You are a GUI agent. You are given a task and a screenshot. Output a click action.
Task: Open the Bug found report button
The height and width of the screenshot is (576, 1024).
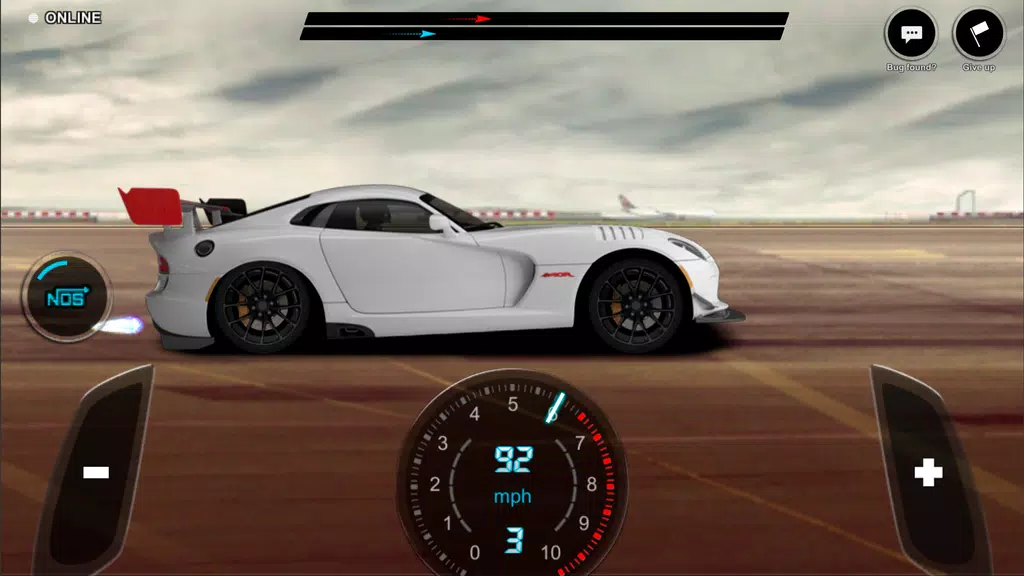(x=910, y=35)
